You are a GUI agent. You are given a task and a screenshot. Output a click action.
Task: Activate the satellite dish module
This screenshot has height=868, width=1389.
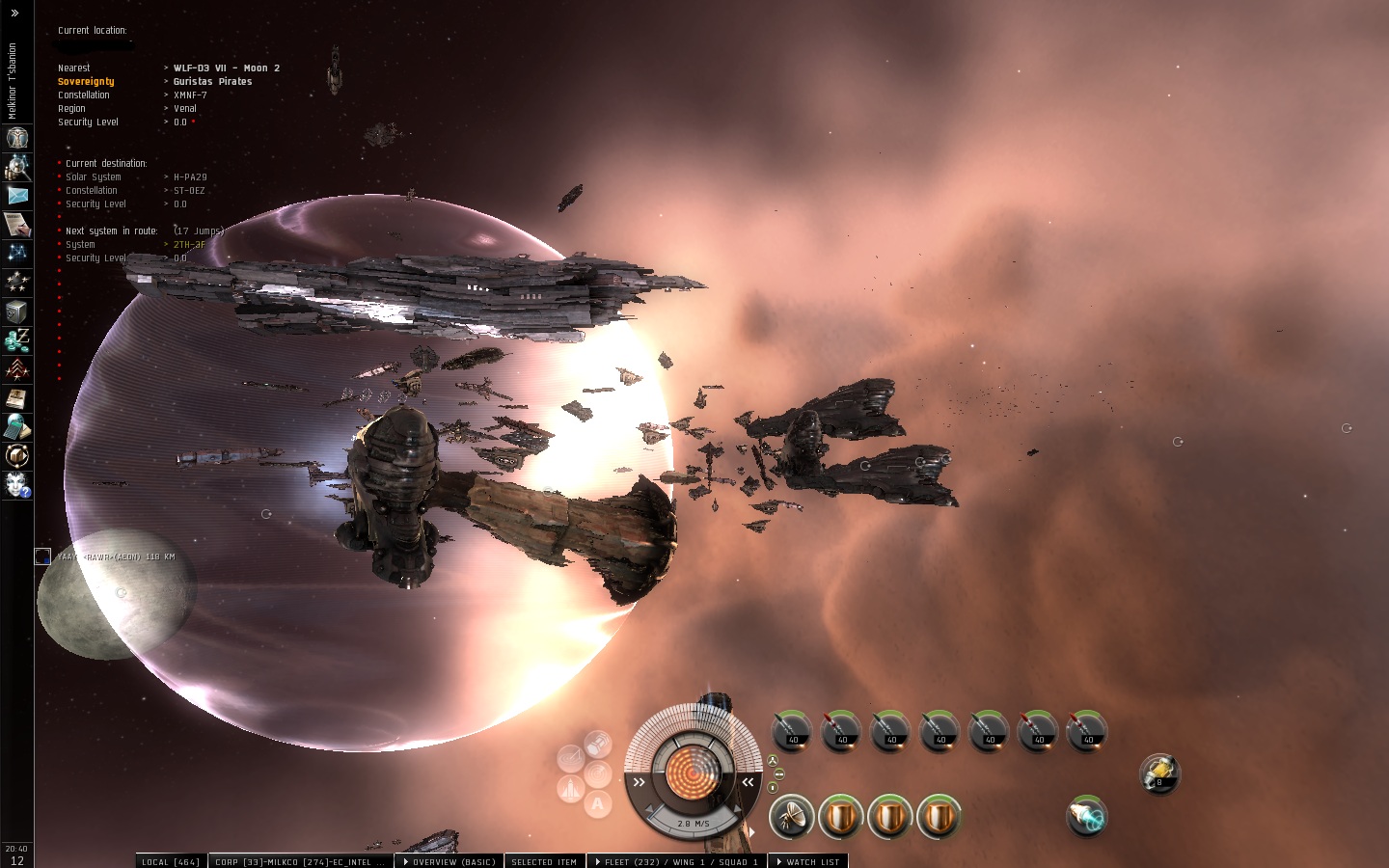click(x=791, y=818)
